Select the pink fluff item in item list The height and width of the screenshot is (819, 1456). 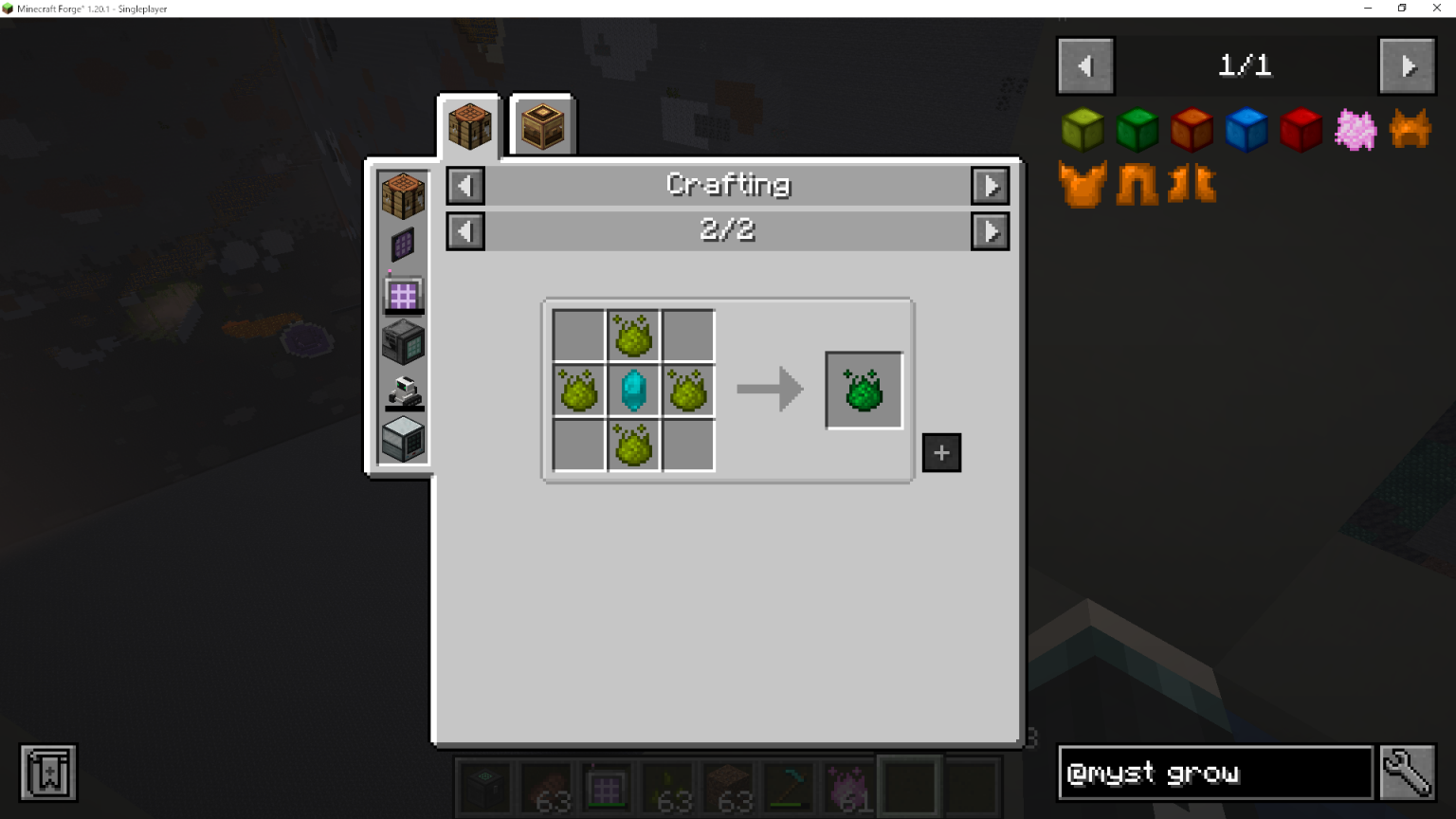[x=1355, y=130]
